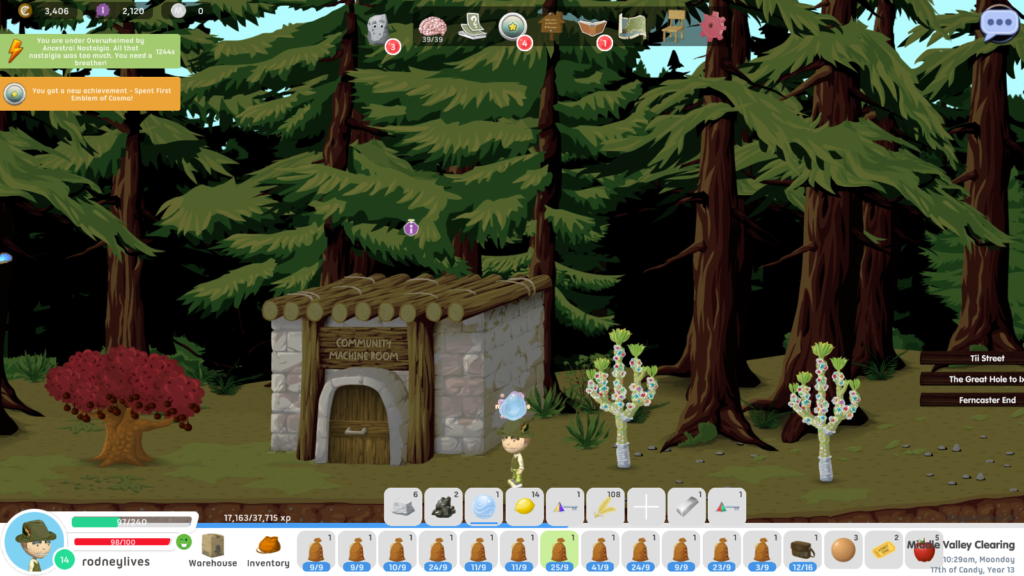Open the brain skills menu
This screenshot has width=1024, height=576.
[432, 27]
